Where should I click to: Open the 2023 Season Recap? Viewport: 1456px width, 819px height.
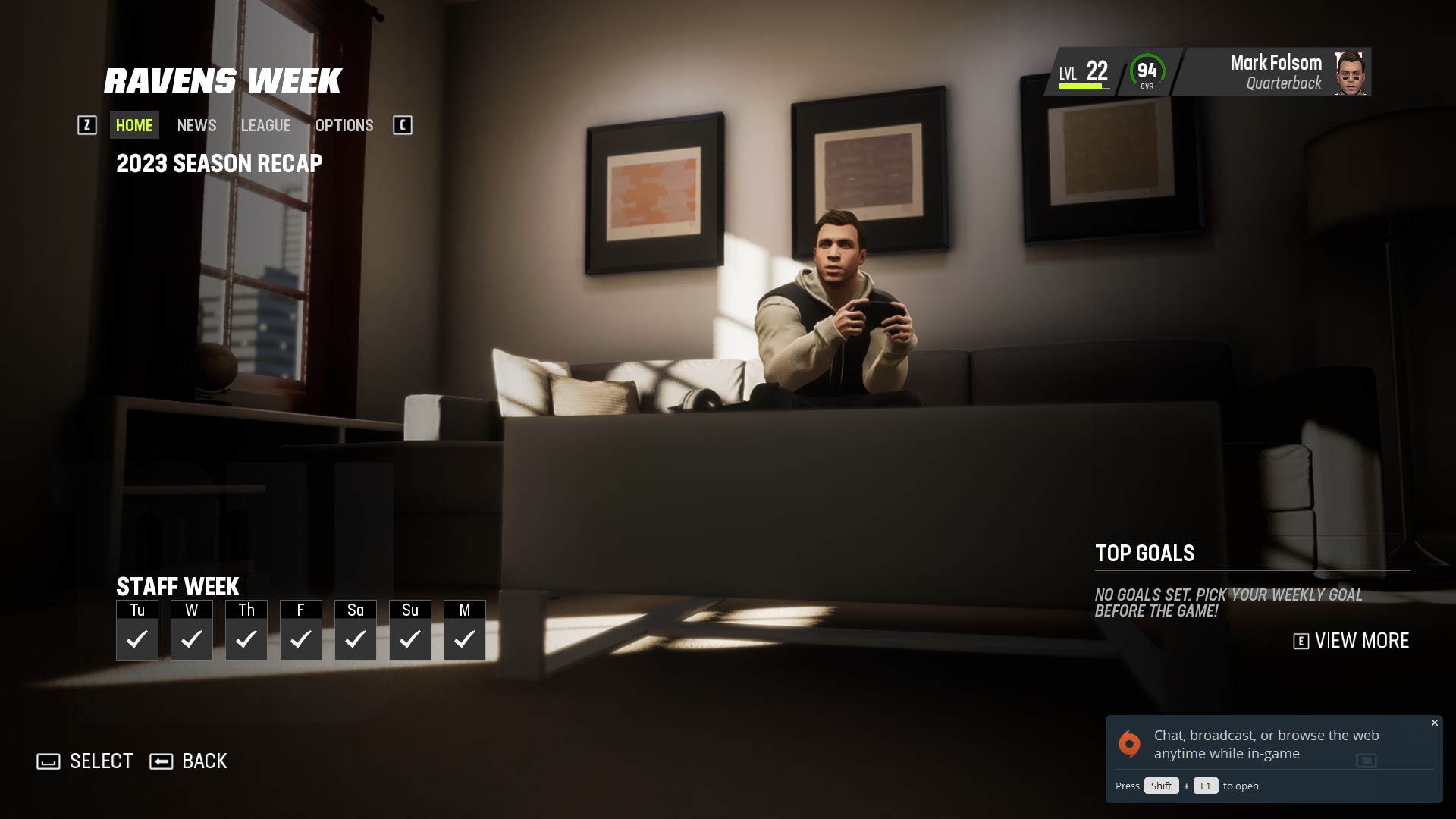tap(218, 164)
